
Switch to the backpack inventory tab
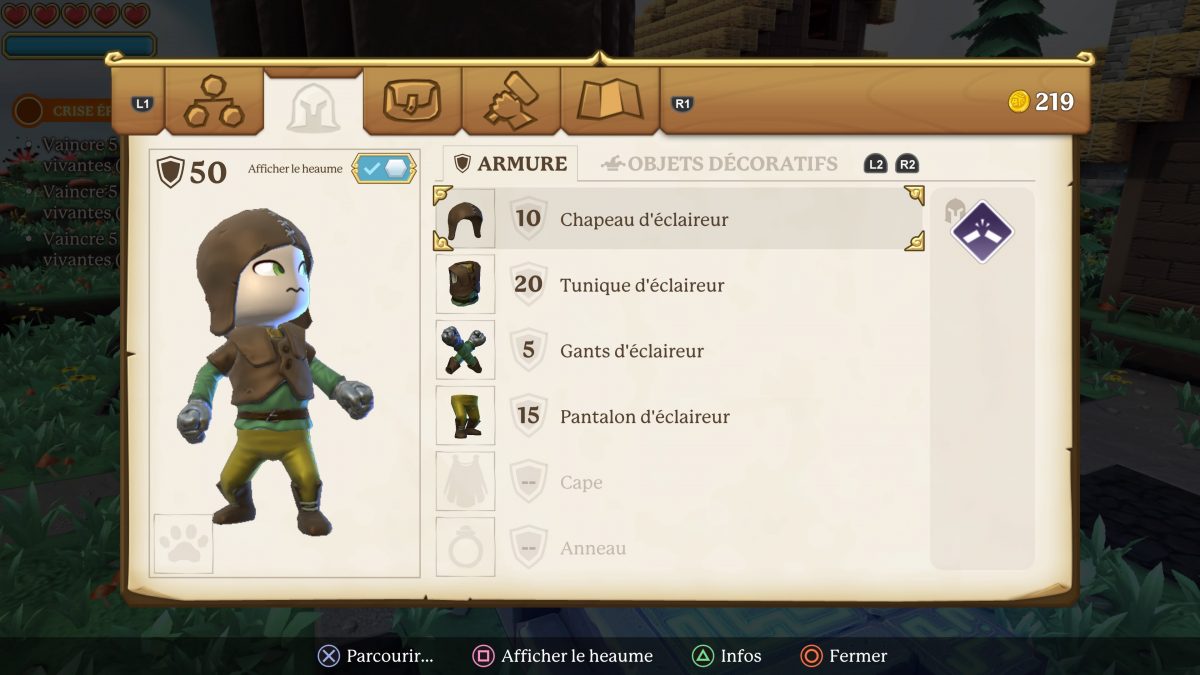(x=411, y=101)
